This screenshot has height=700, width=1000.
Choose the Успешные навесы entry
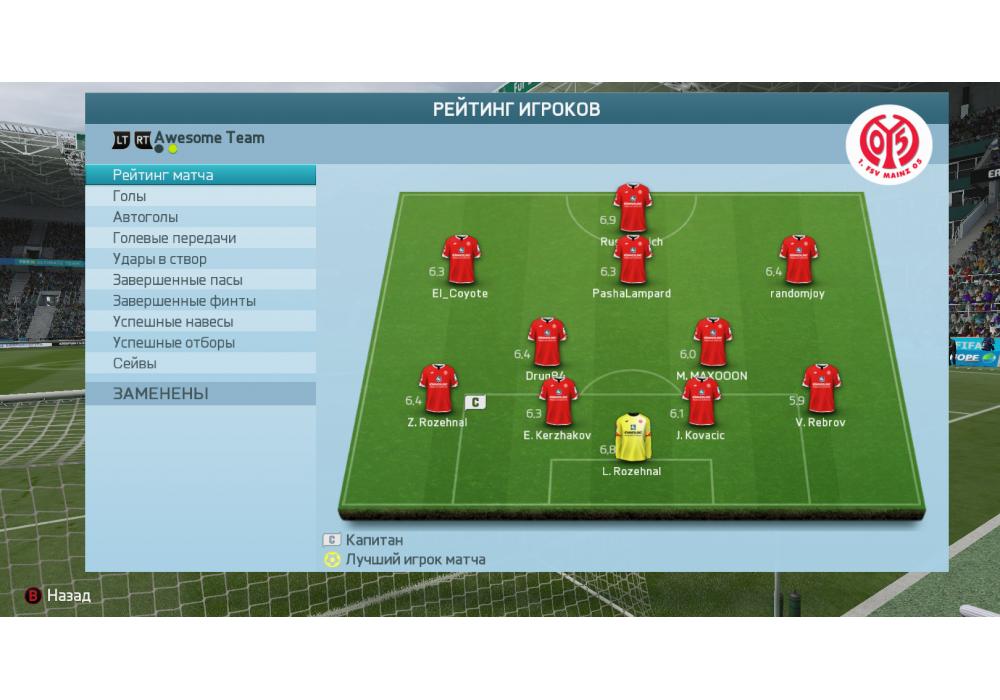tap(200, 322)
